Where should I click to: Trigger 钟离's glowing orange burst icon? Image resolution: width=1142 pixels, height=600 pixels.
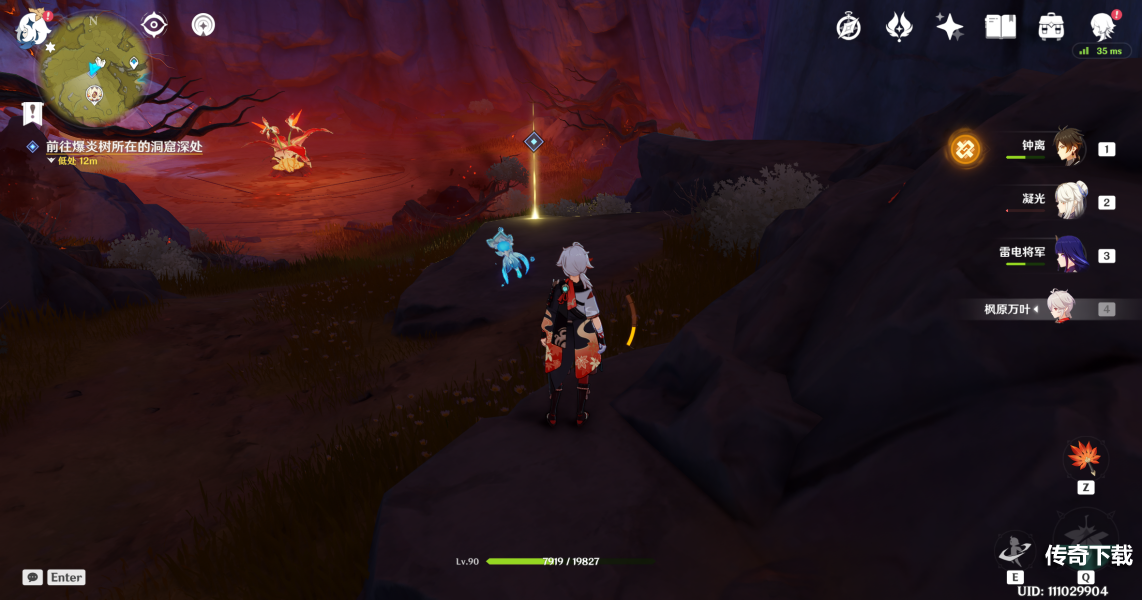(965, 150)
